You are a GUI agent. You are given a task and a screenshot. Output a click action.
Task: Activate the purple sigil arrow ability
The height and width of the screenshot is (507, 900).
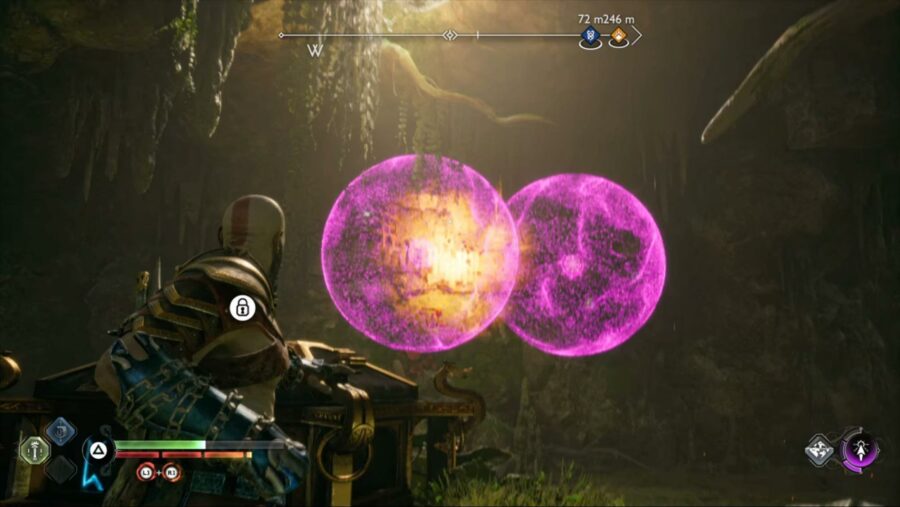tap(861, 450)
